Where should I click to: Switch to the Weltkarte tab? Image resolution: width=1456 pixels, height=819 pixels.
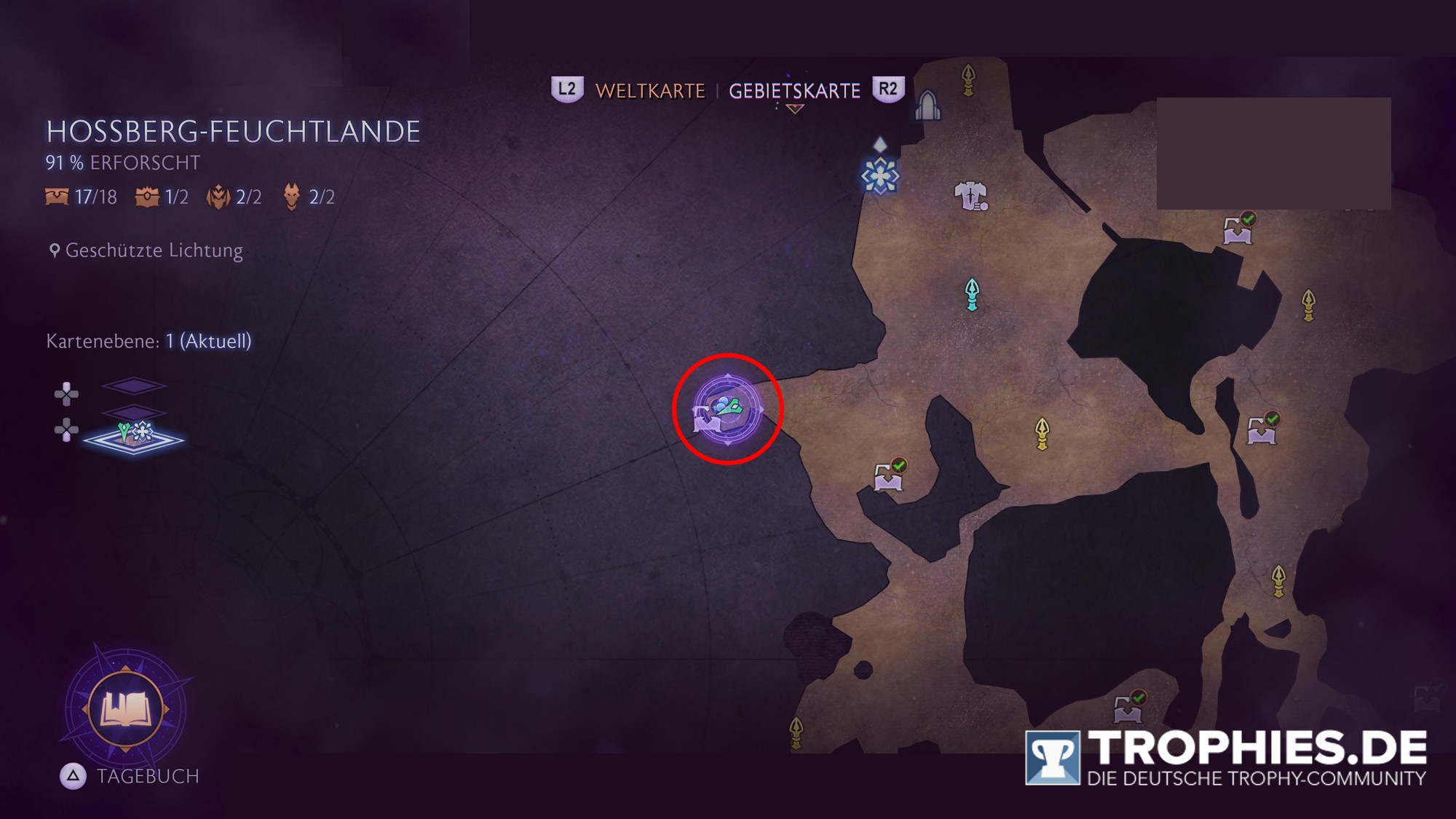649,91
